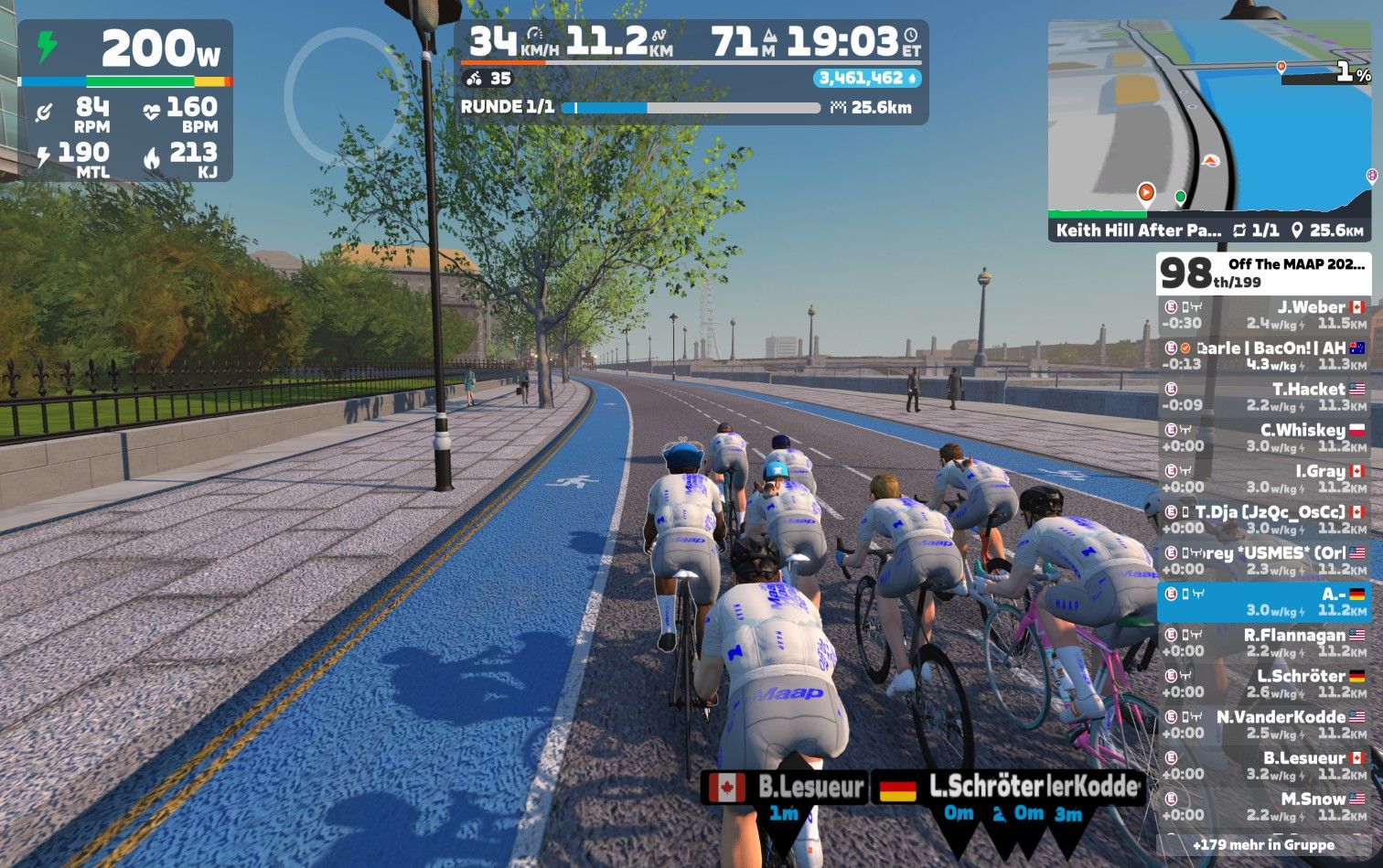Viewport: 1383px width, 868px height.
Task: Select C.Whiskey in the riders list
Action: tap(1264, 438)
